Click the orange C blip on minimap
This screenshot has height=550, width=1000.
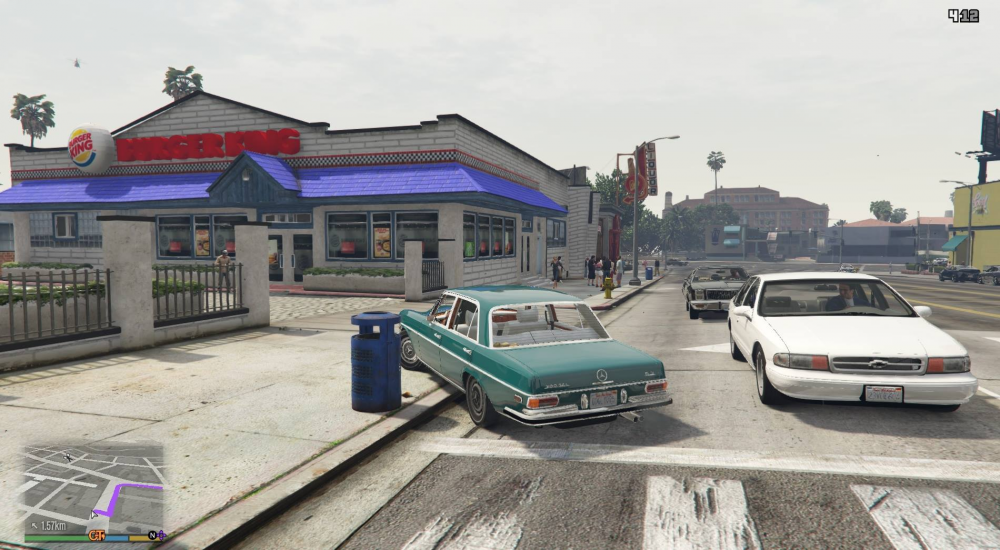(x=96, y=536)
